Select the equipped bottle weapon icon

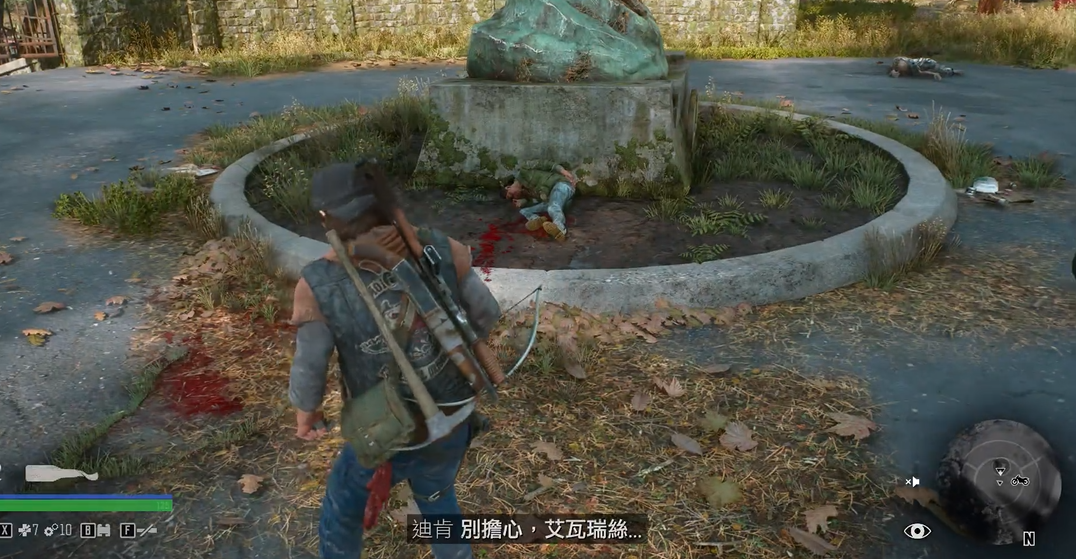(x=61, y=474)
